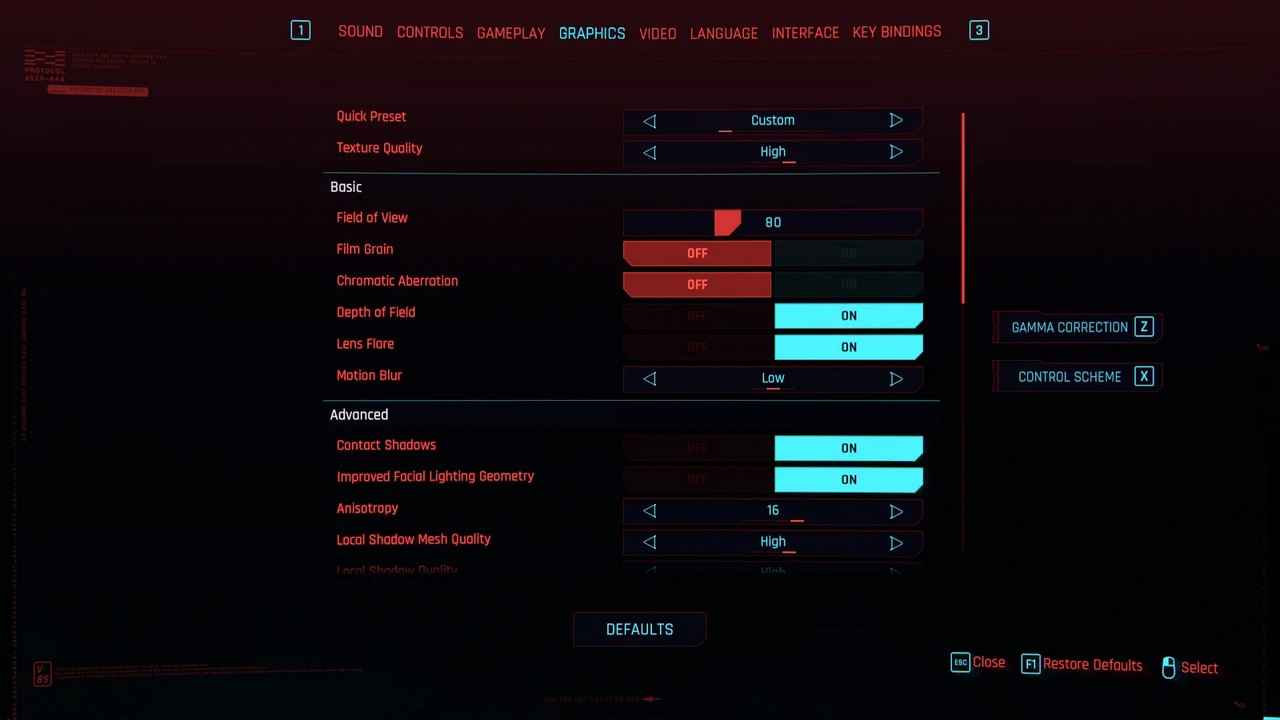This screenshot has height=720, width=1280.
Task: Open the Controls tab
Action: [x=430, y=32]
